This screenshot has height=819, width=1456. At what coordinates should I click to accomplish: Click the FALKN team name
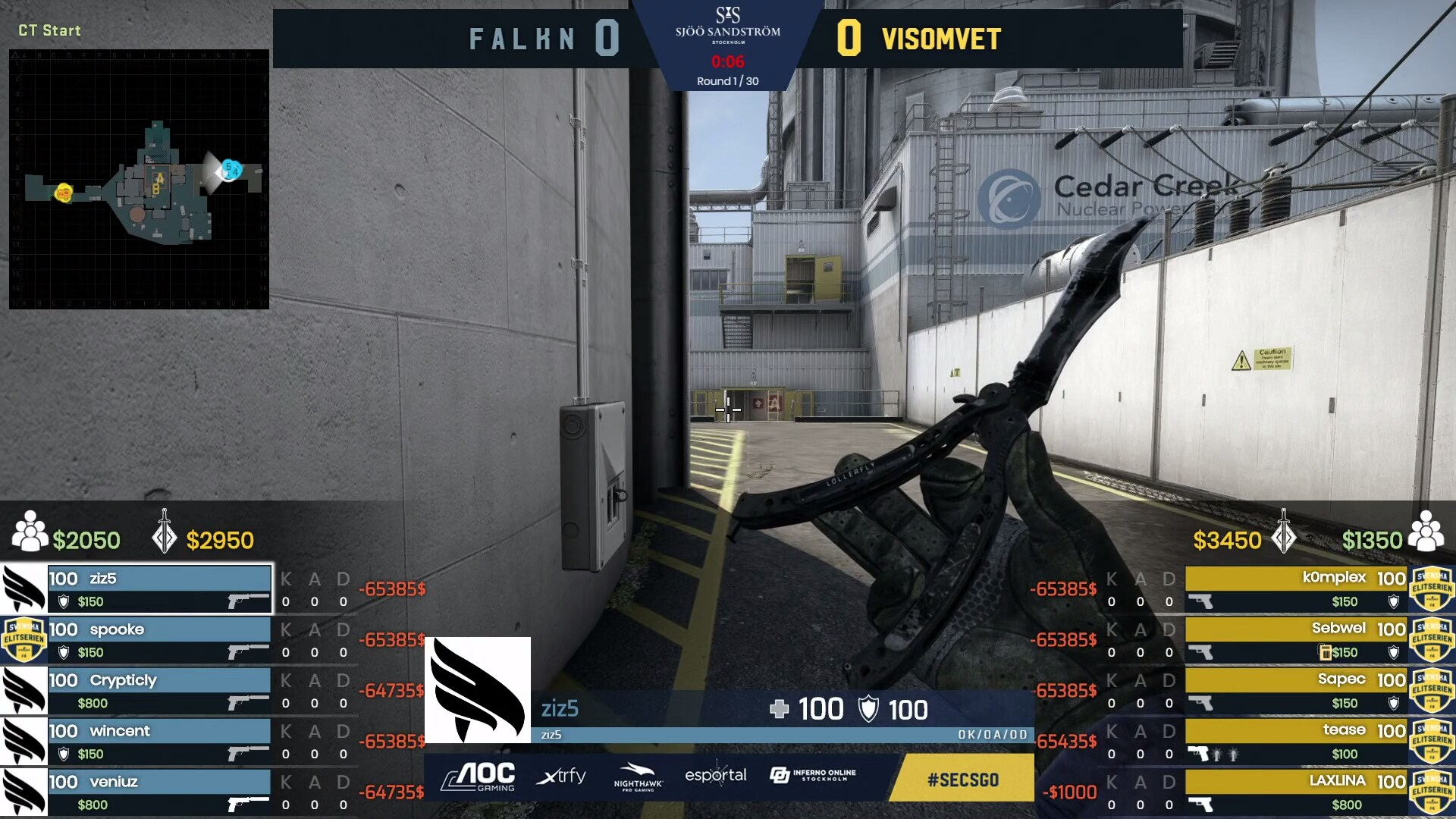point(522,39)
